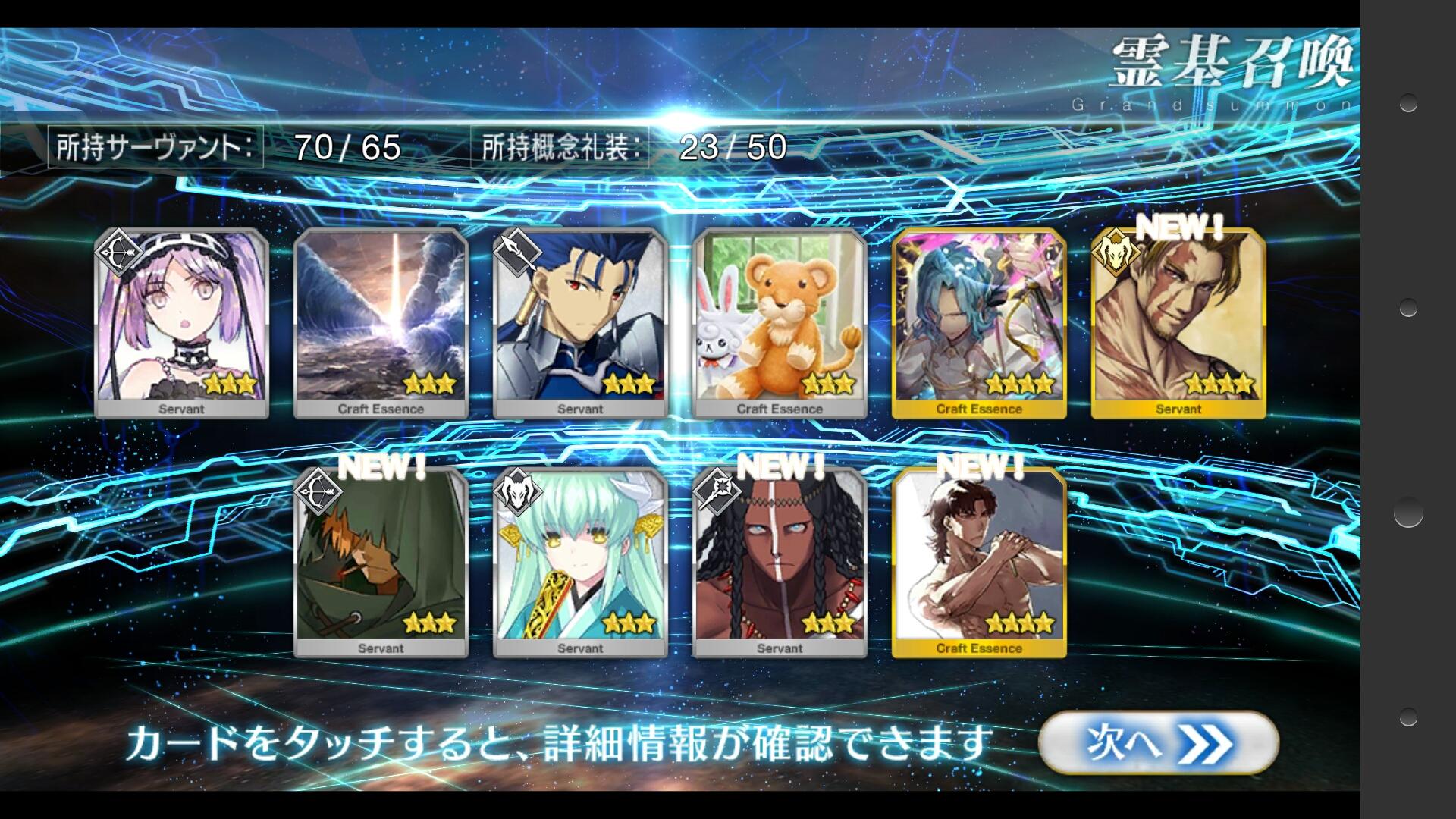Tap the 次へ next button
Screen dimensions: 1456x819
[x=1158, y=743]
